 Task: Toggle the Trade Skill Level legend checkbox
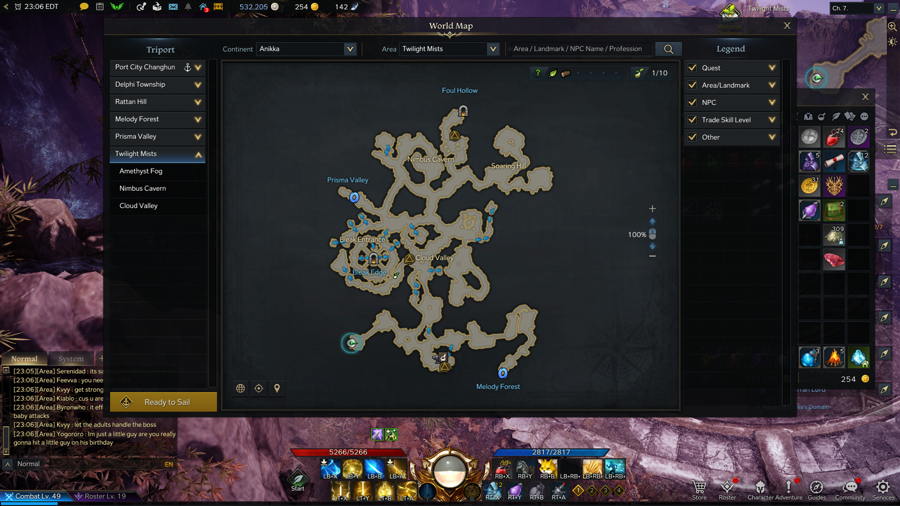pos(692,119)
